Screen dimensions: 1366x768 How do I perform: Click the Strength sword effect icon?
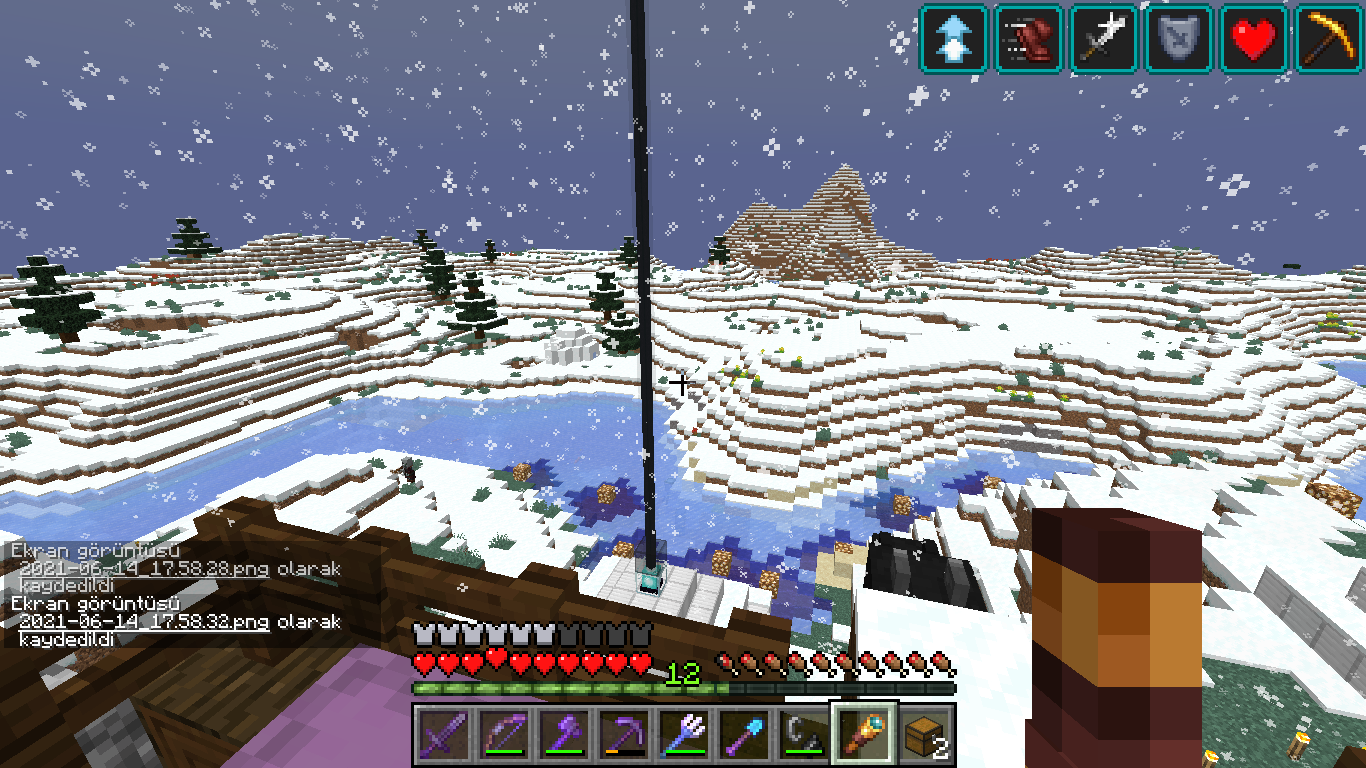pyautogui.click(x=1105, y=39)
